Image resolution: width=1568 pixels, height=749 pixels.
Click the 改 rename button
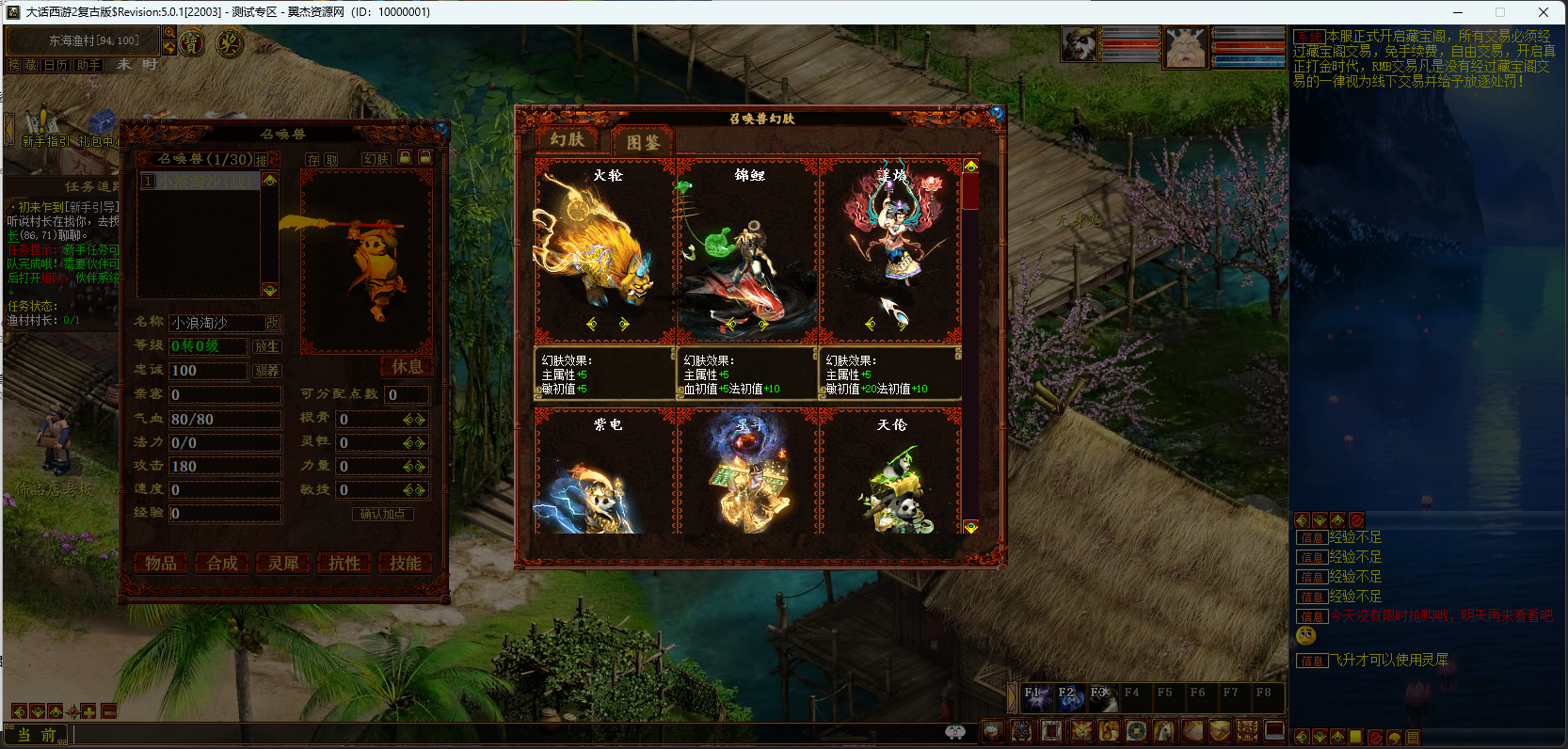pyautogui.click(x=272, y=323)
